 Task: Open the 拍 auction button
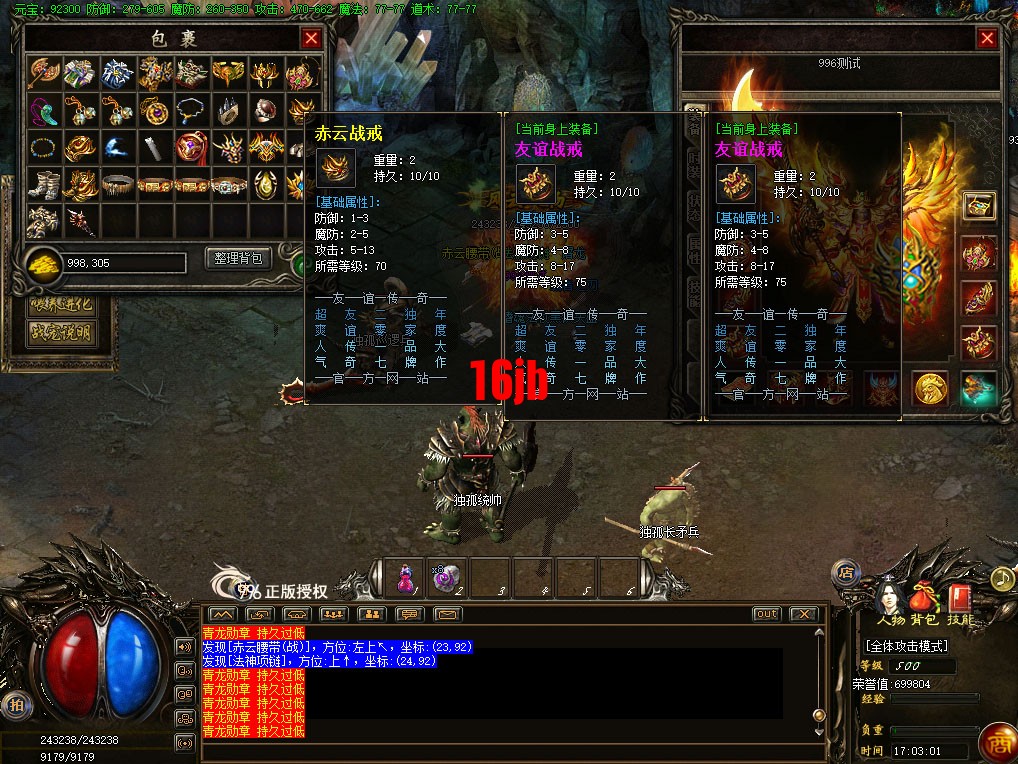14,704
